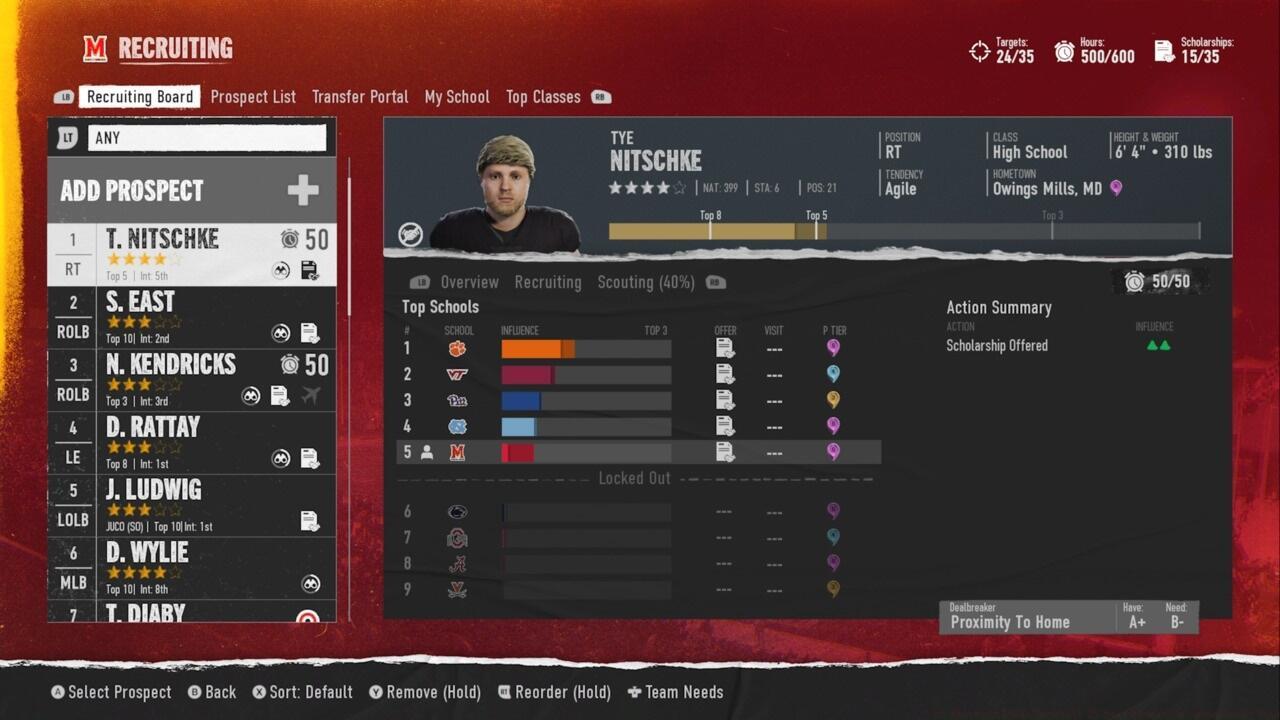The image size is (1280, 720).
Task: Click the Clemson top school row
Action: pos(638,349)
